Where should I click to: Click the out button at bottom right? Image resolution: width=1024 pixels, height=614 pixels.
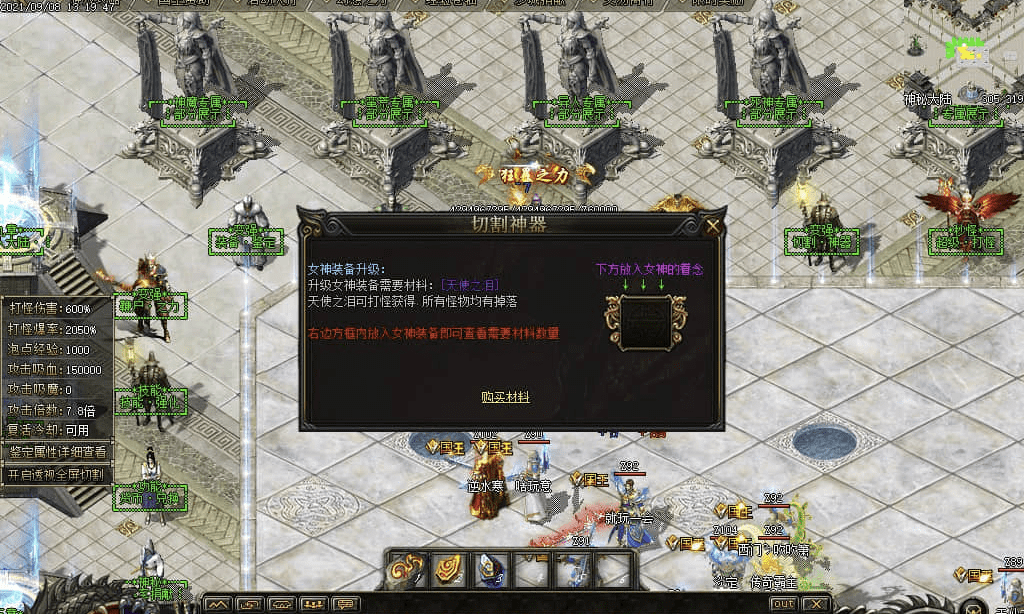click(x=784, y=604)
